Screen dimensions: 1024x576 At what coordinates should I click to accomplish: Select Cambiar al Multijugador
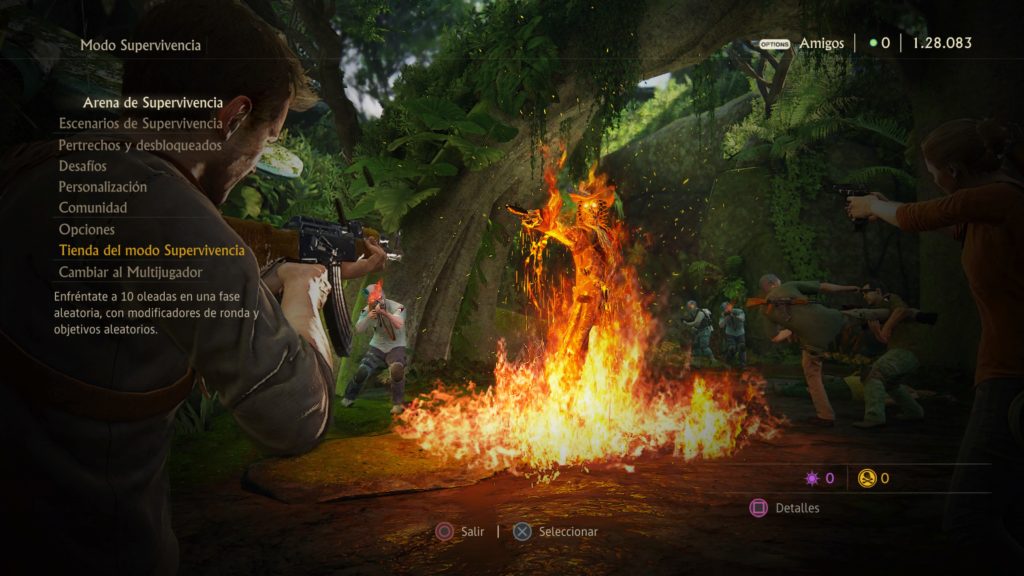(131, 272)
